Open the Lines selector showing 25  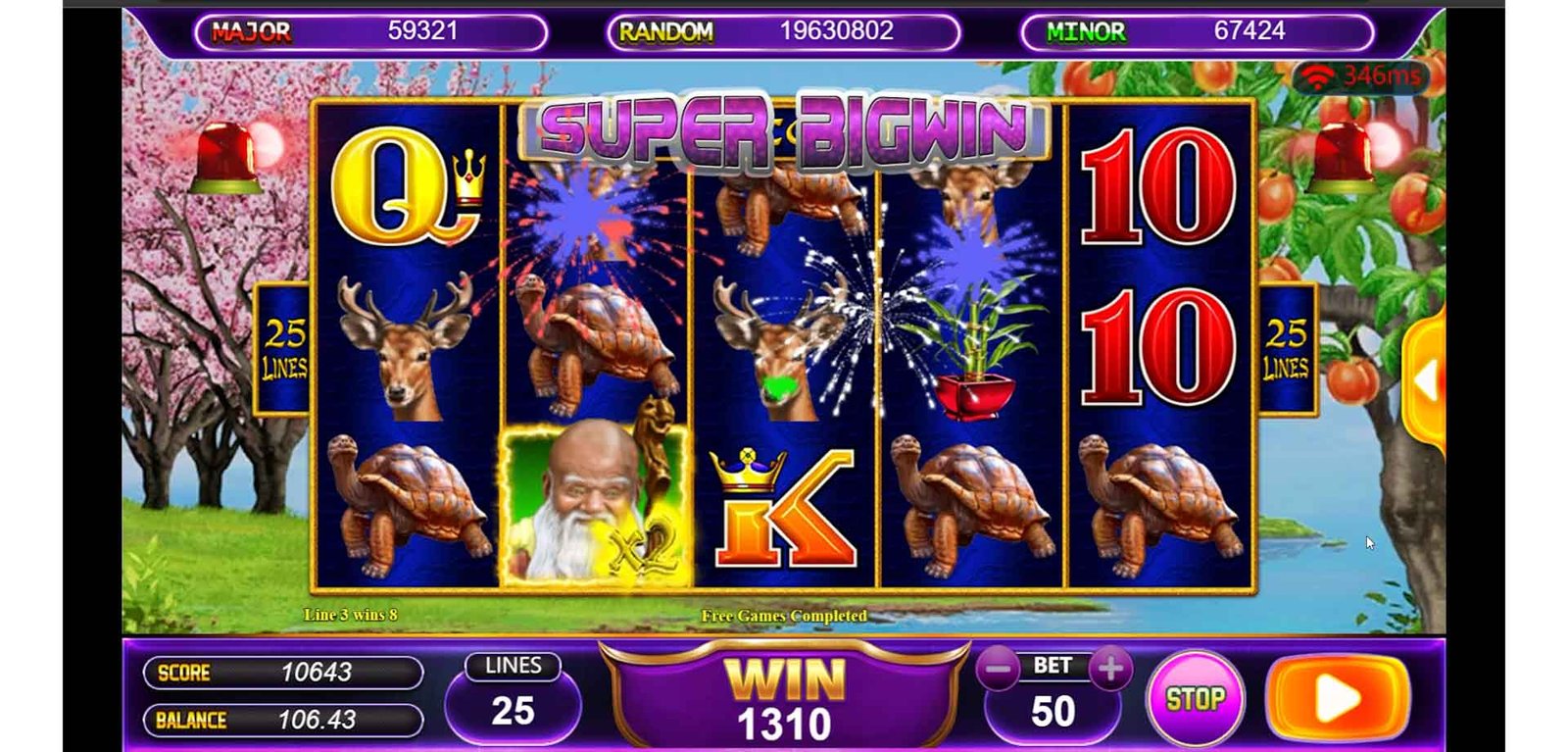point(513,700)
